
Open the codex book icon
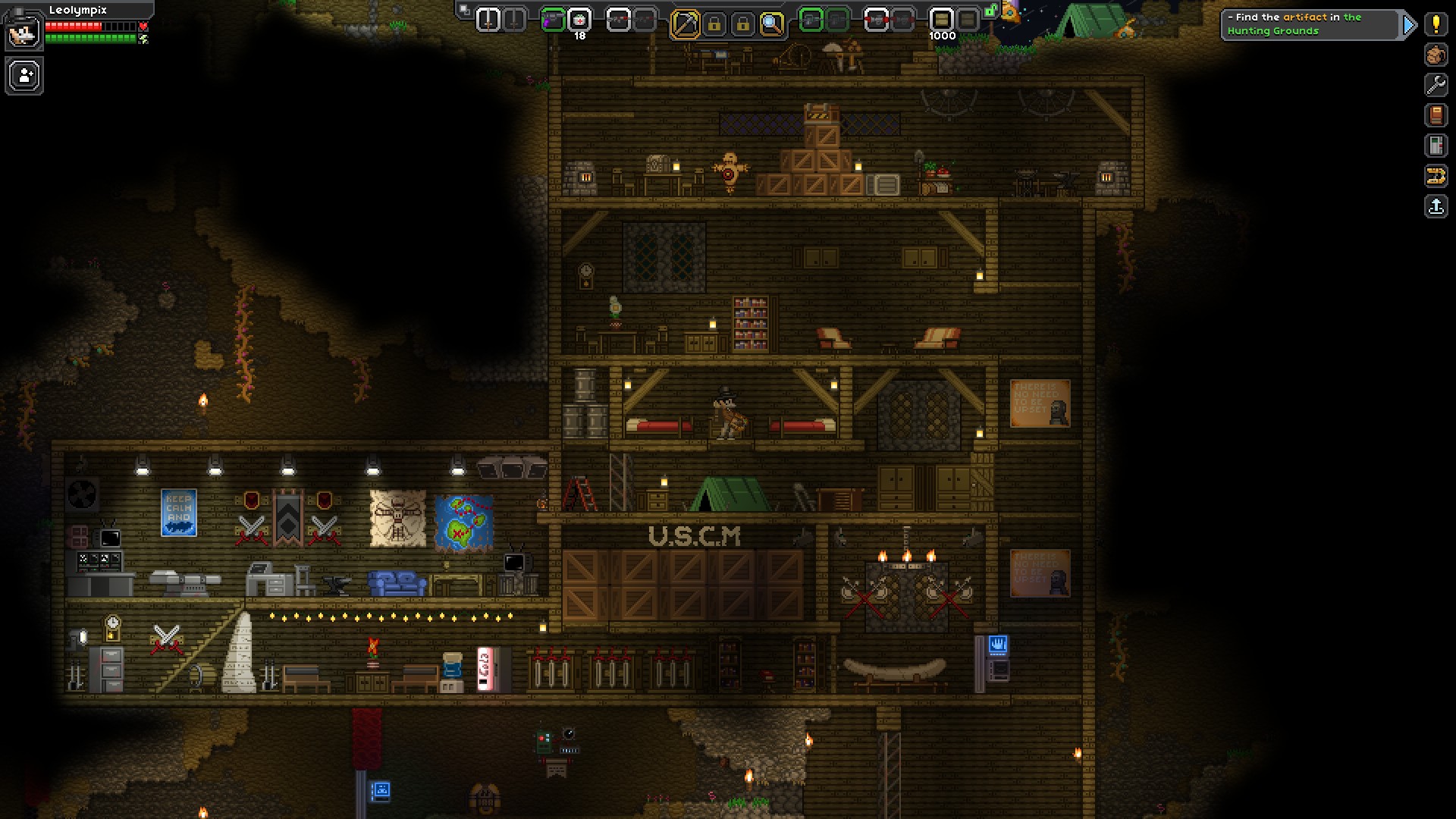1436,117
